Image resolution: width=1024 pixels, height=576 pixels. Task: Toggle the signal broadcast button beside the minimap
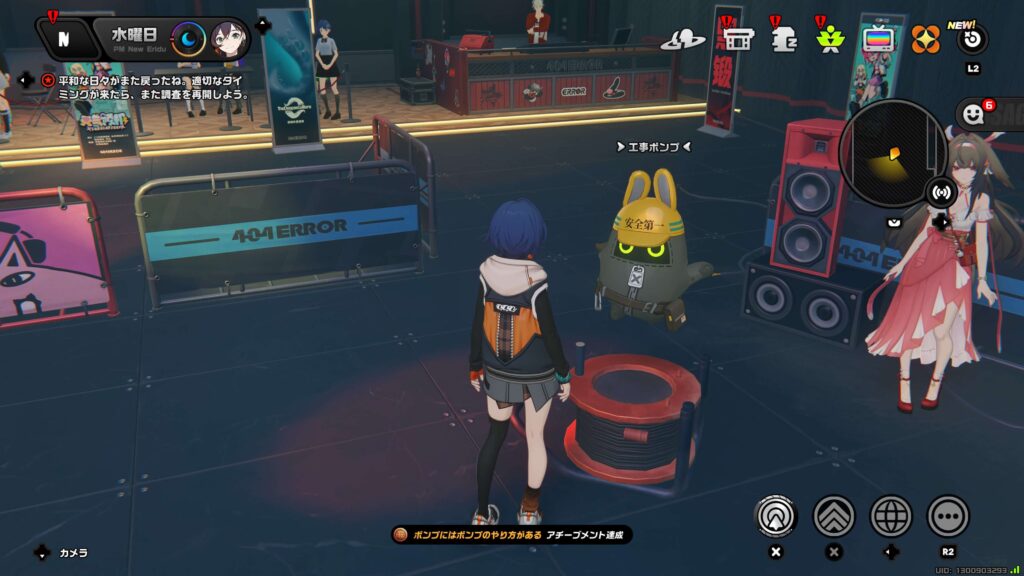(x=940, y=191)
